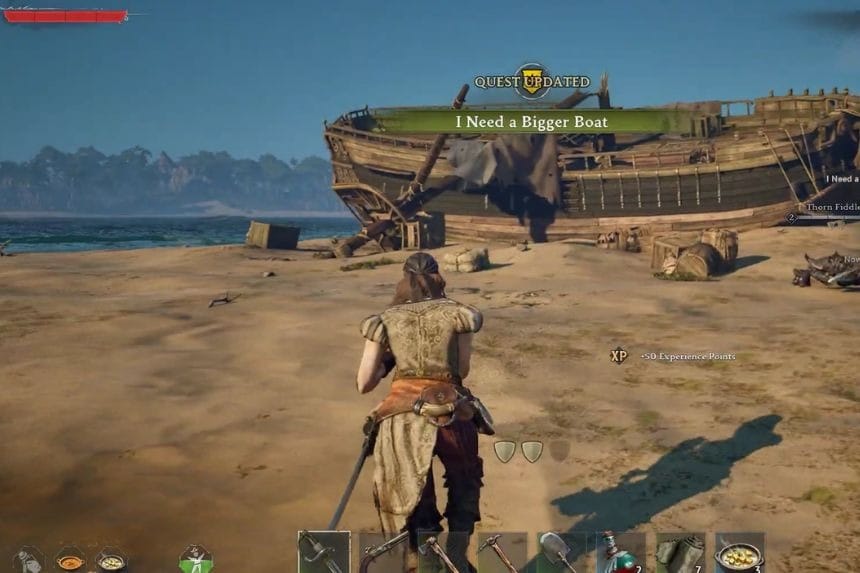
Task: Inspect the orange soup bowl buff icon
Action: pyautogui.click(x=70, y=558)
